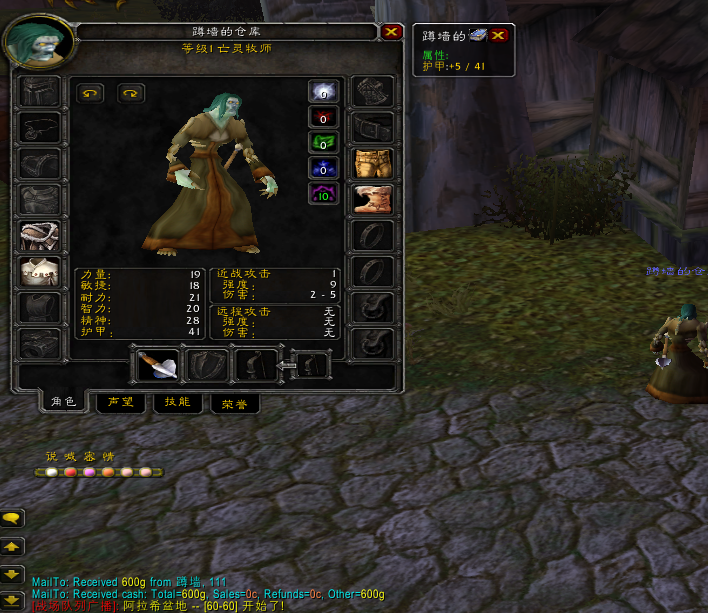The width and height of the screenshot is (708, 613).
Task: Jump chat log to the bottom
Action: (x=13, y=599)
